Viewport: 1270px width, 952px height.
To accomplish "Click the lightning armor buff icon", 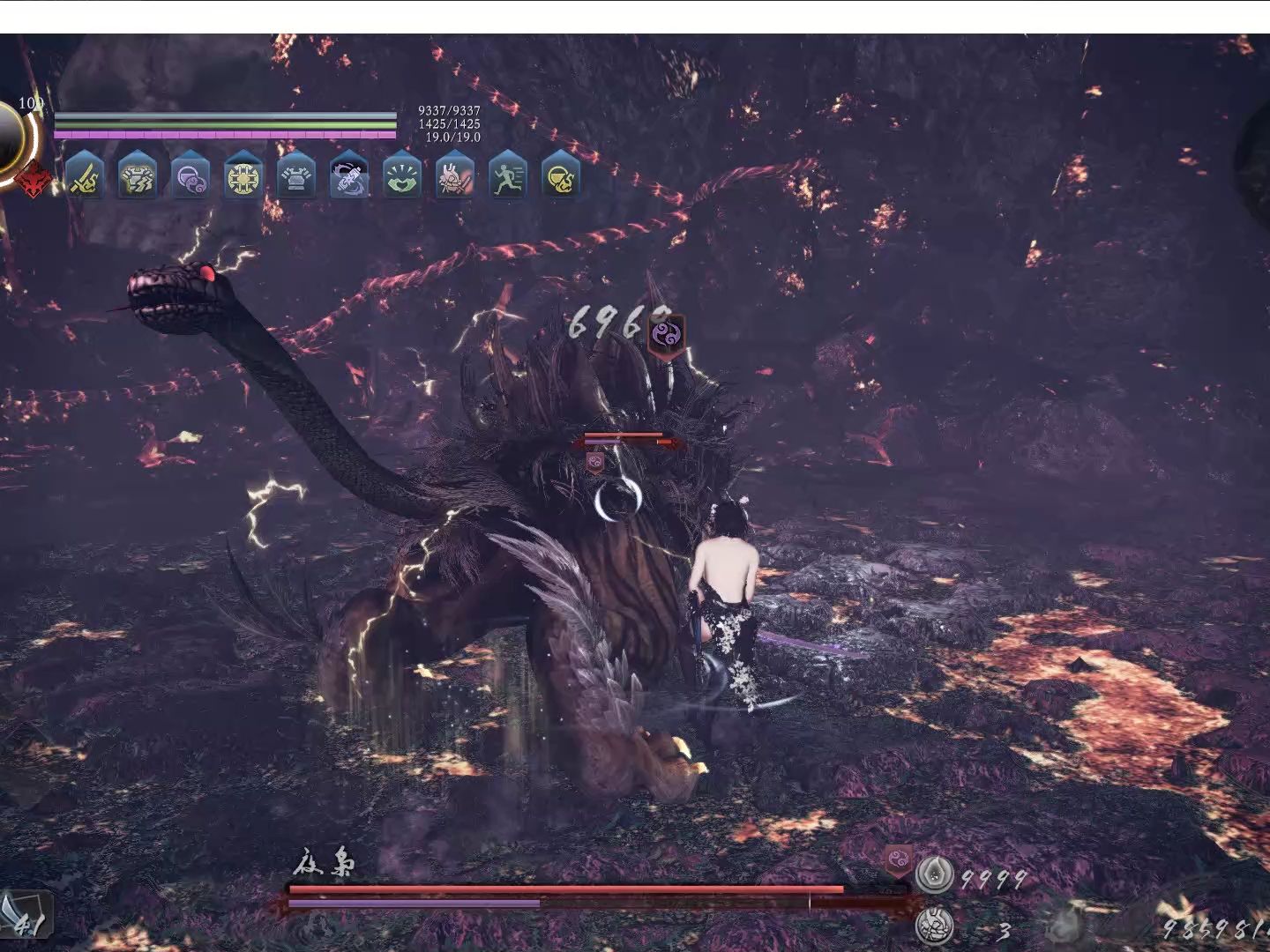I will click(x=137, y=174).
